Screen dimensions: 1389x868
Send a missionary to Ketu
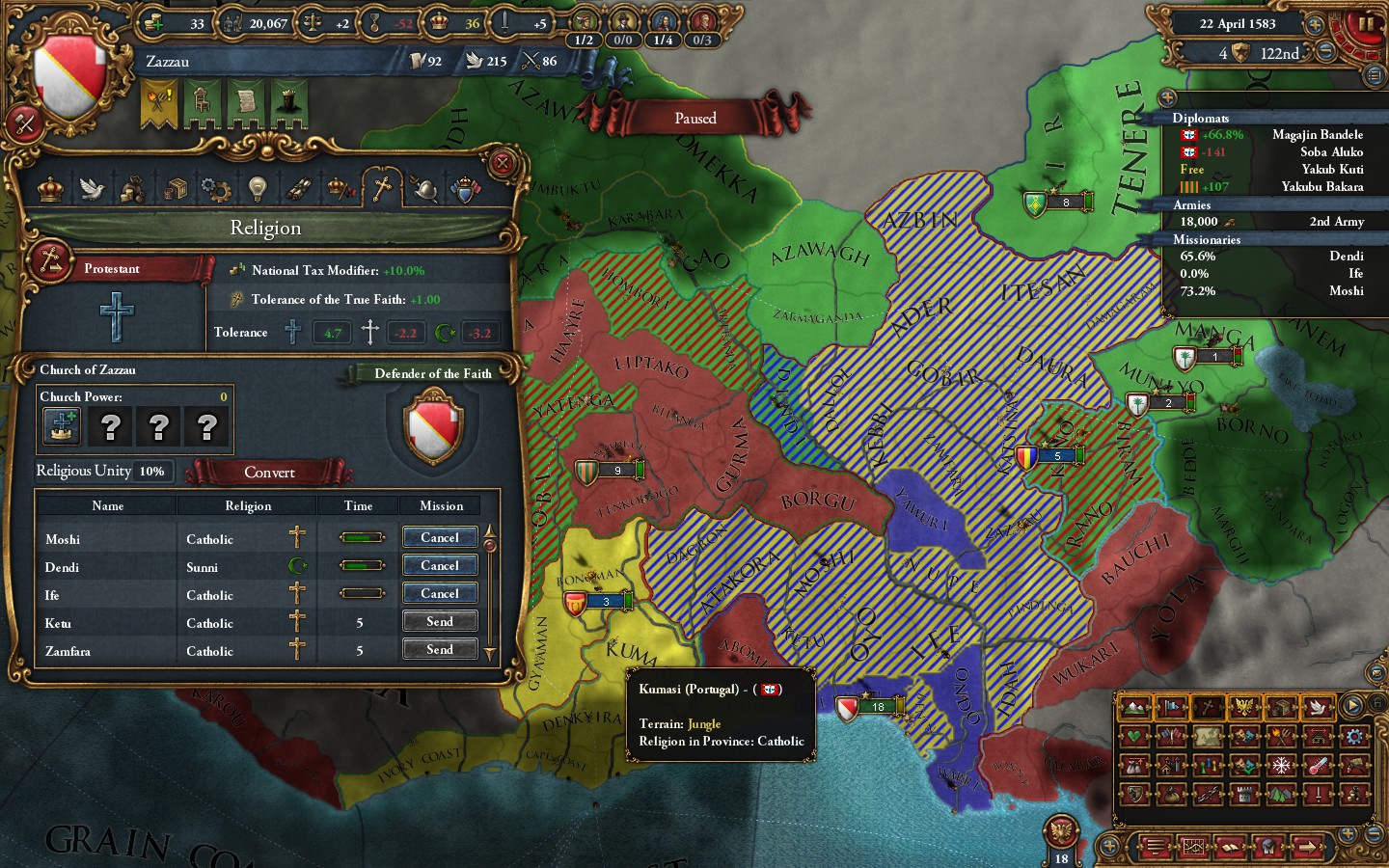point(440,621)
